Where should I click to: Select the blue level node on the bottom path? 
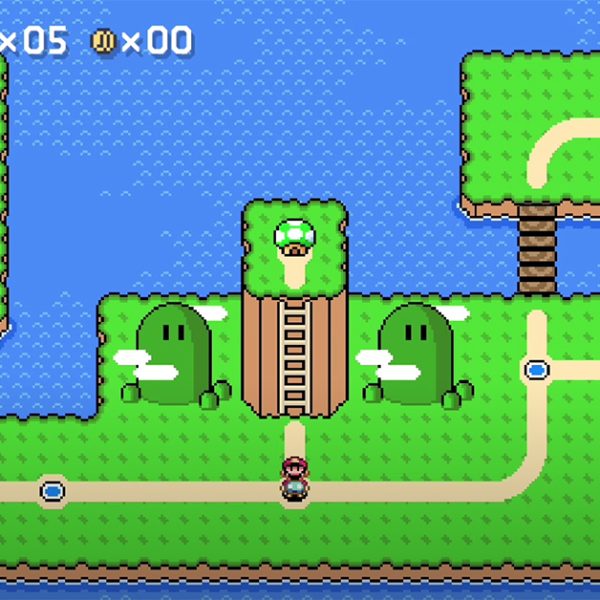52,491
